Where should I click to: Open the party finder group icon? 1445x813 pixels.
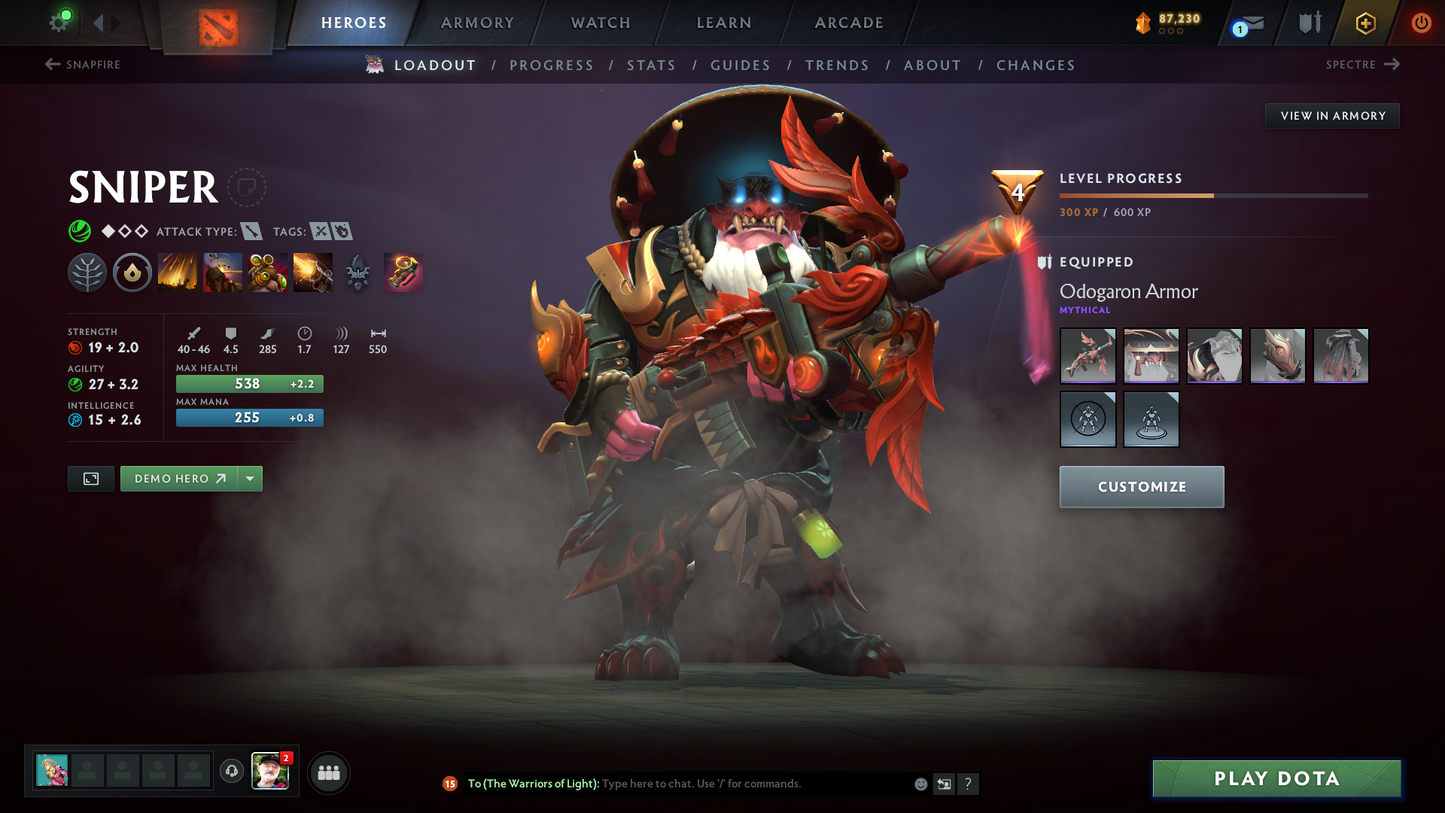pos(328,772)
